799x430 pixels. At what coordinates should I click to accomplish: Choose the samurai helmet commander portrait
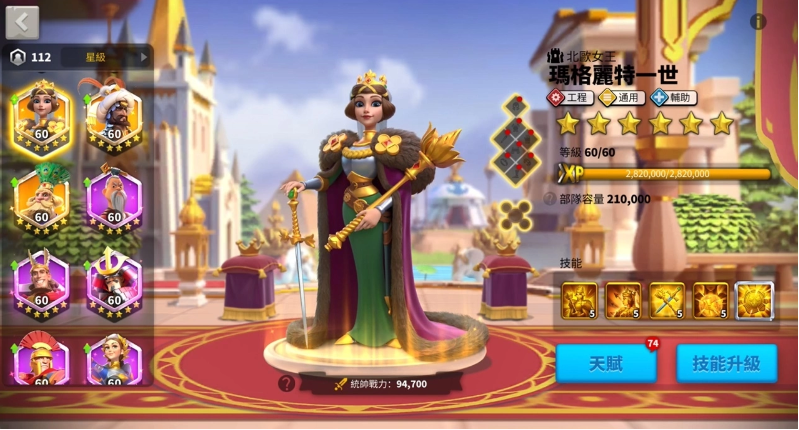coord(114,279)
